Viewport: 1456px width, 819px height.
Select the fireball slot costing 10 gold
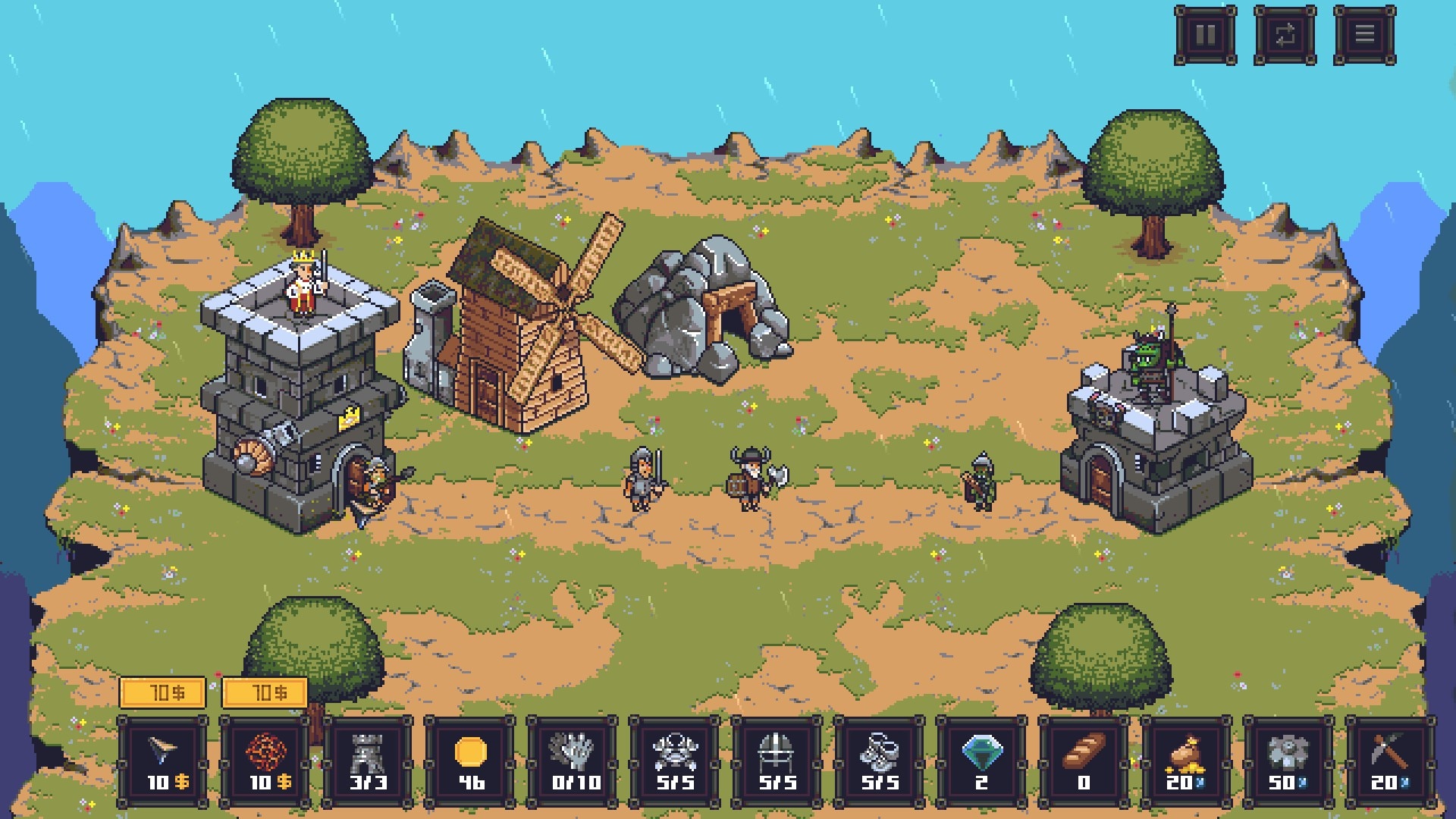tap(265, 761)
